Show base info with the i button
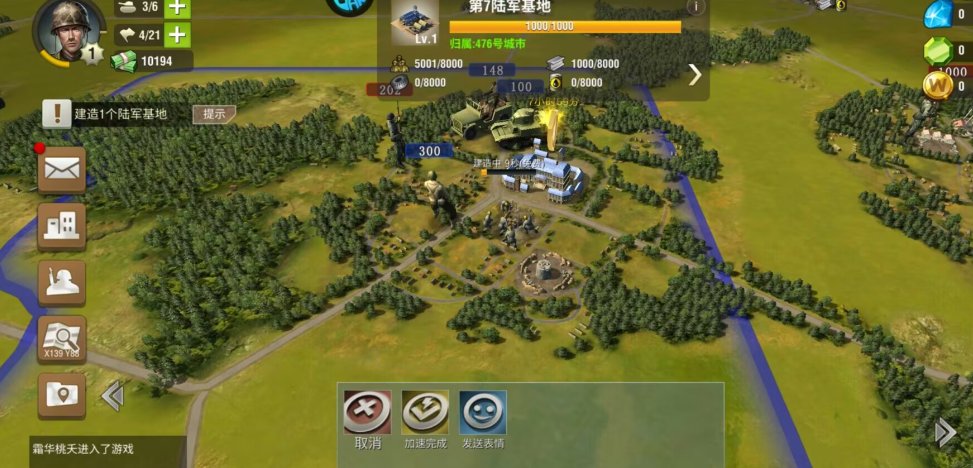Image resolution: width=973 pixels, height=468 pixels. (x=695, y=7)
